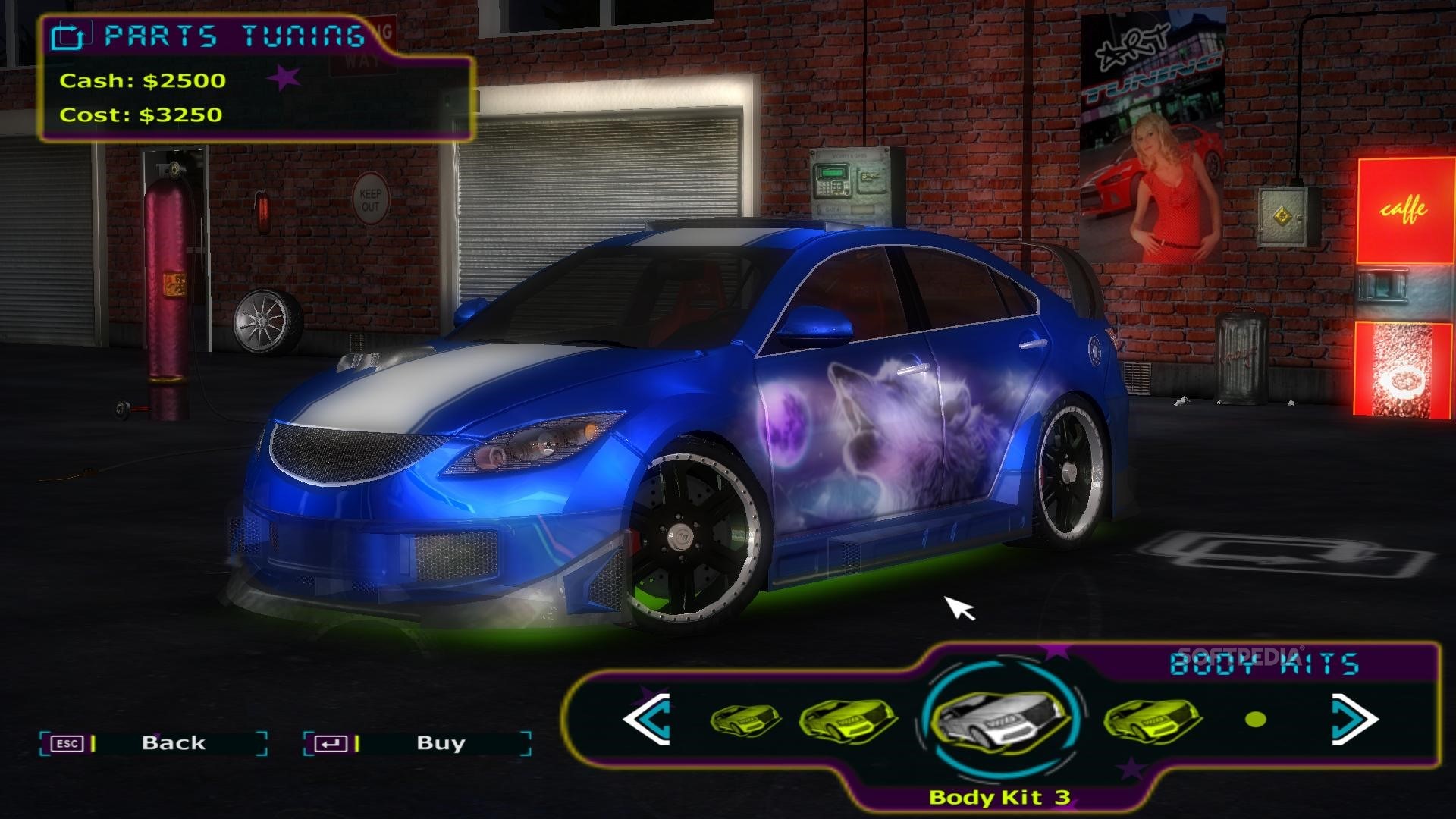The width and height of the screenshot is (1456, 819).
Task: Select the highlighted silver body kit thumbnail
Action: [997, 718]
